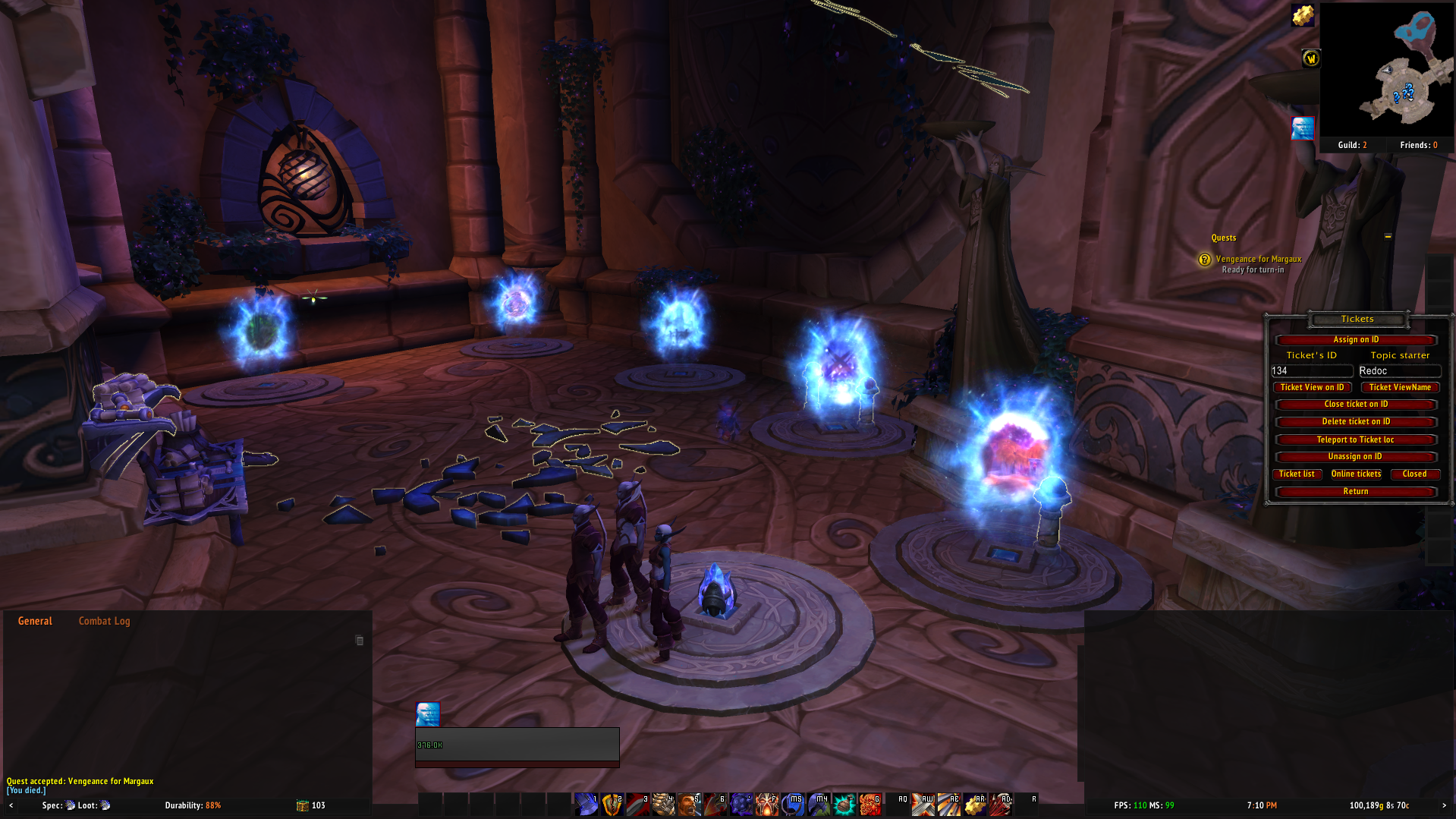Open the Guild roster counter
Image resolution: width=1456 pixels, height=819 pixels.
[1352, 145]
